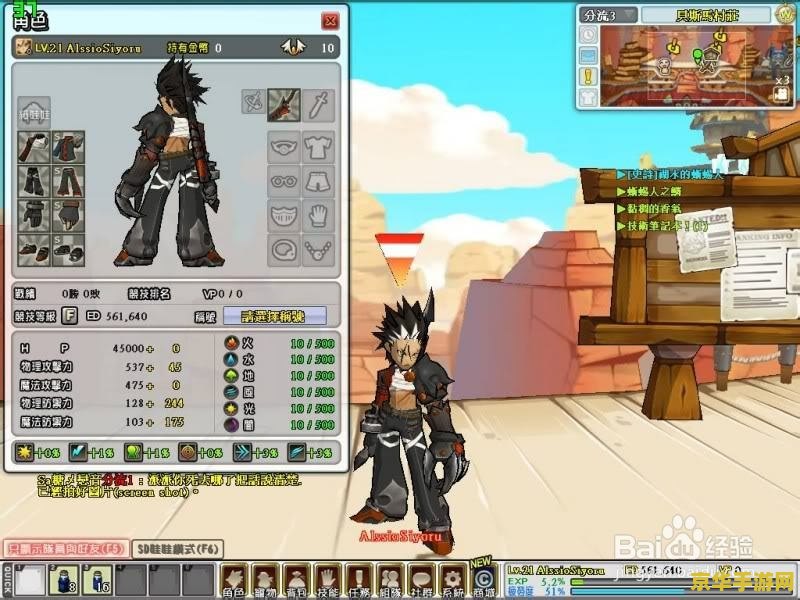Select the 技術筆記本 quest tracker entry
The height and width of the screenshot is (600, 800).
coord(666,226)
